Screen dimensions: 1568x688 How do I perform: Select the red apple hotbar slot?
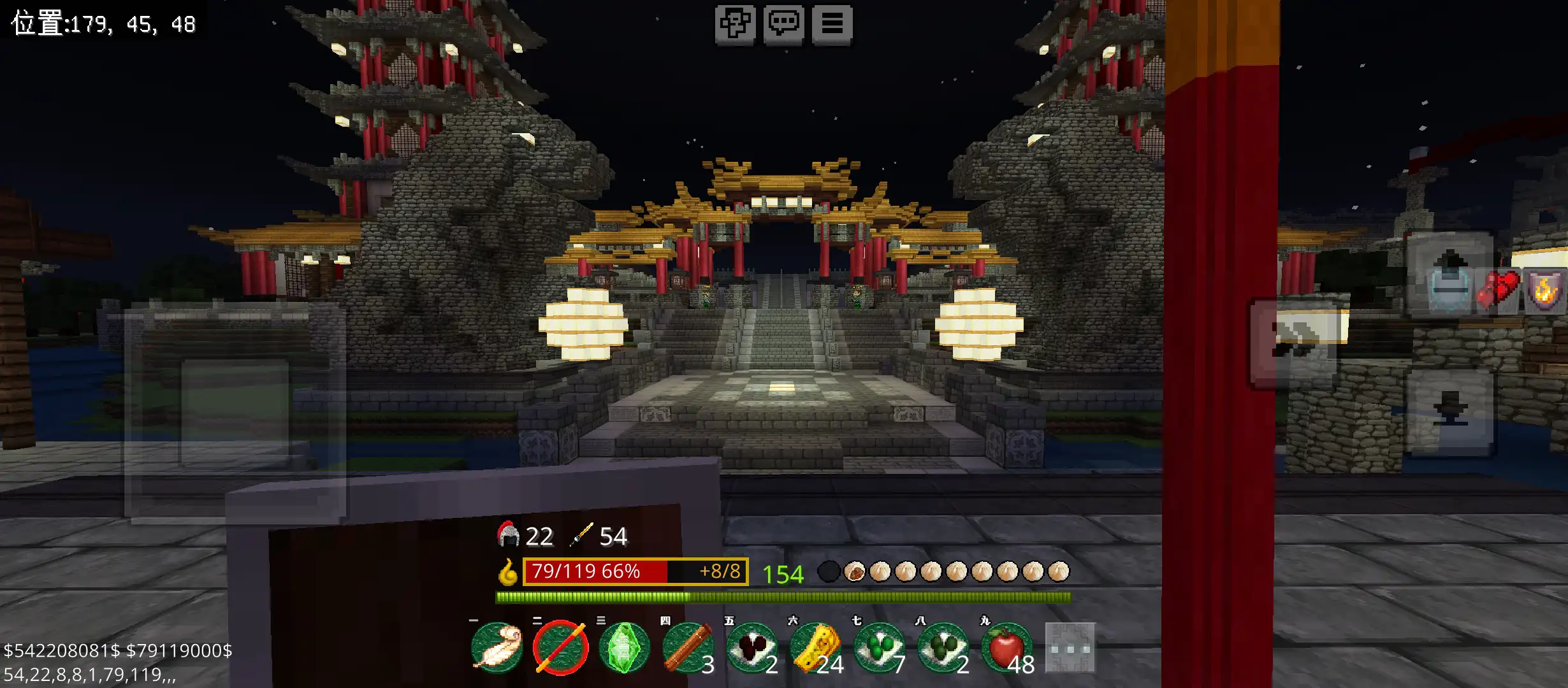coord(1007,648)
